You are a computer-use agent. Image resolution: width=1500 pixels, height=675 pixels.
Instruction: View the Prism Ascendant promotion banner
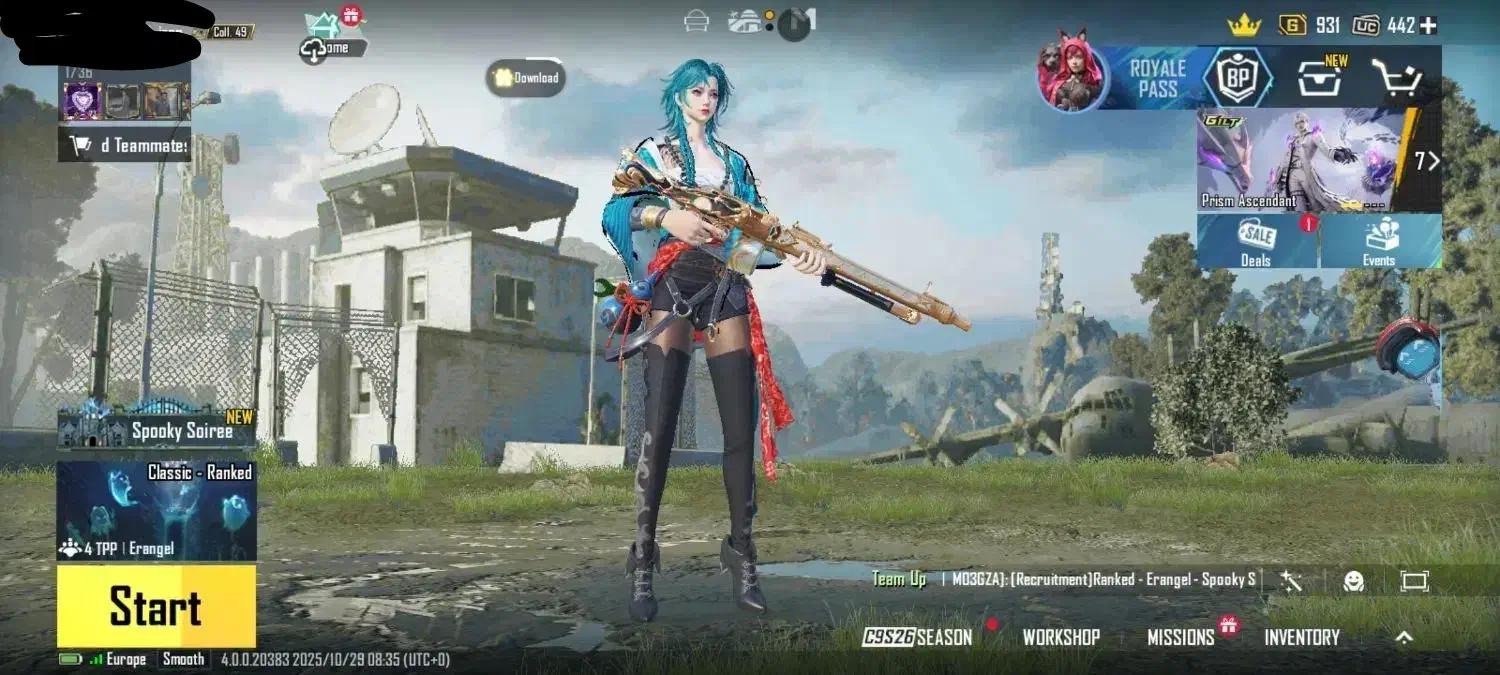(x=1305, y=160)
